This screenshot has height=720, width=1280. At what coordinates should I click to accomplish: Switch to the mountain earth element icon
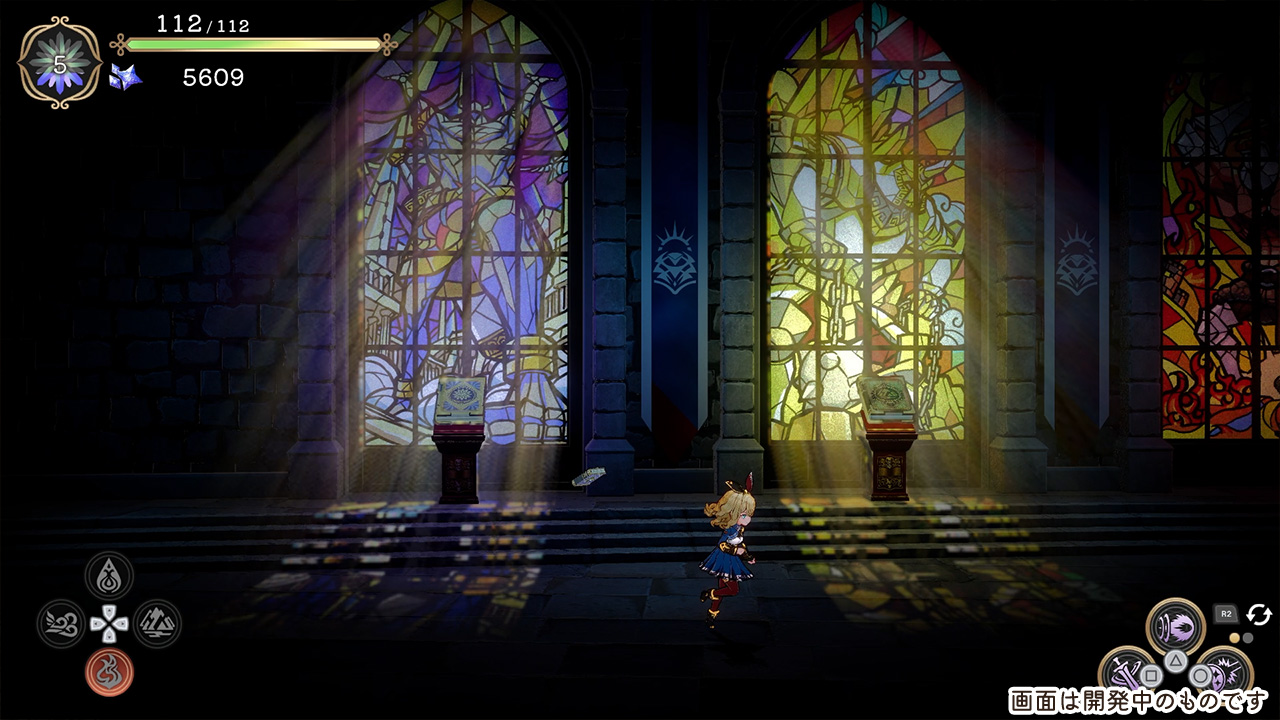click(157, 624)
